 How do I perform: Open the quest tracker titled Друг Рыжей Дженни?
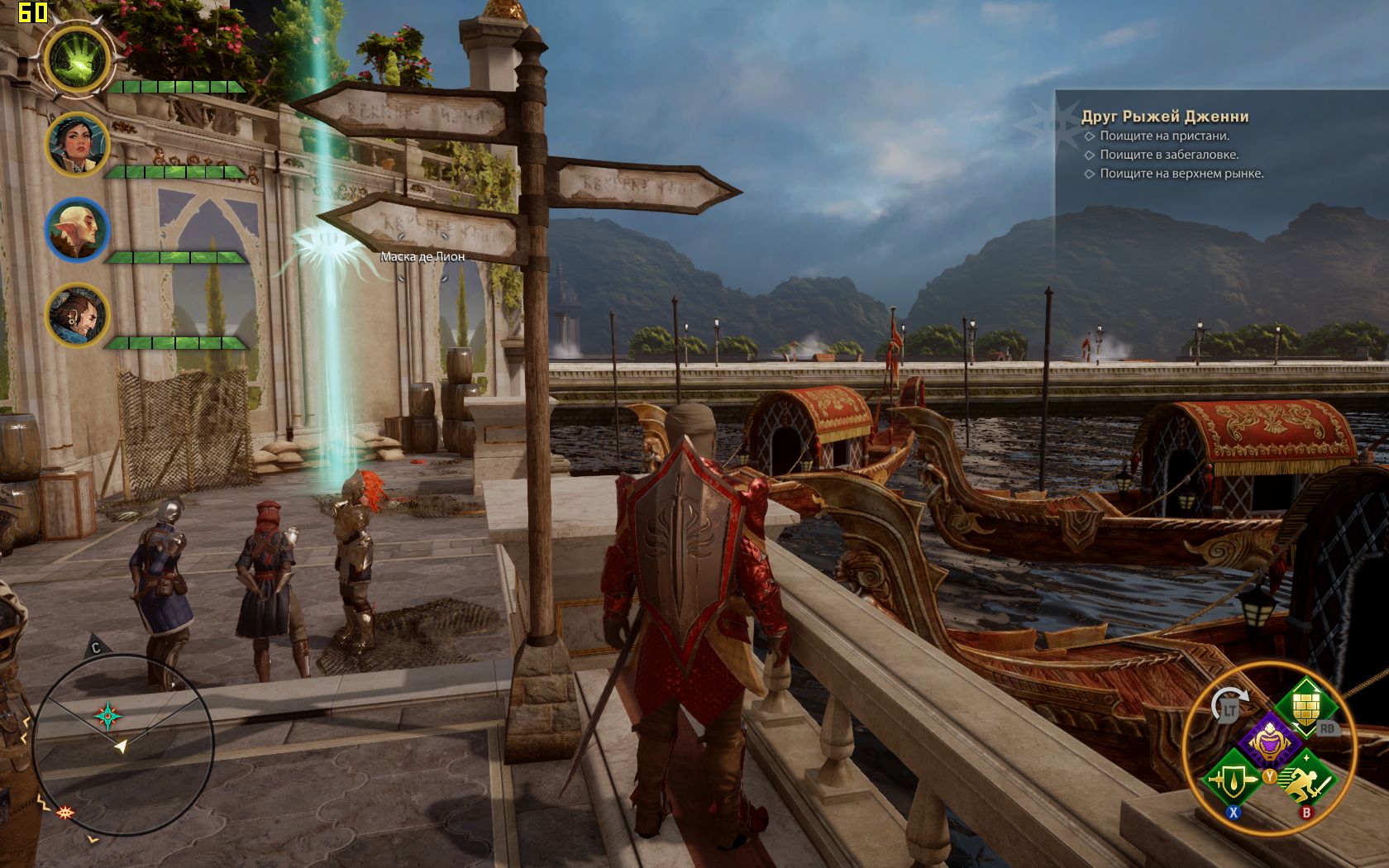(1164, 117)
